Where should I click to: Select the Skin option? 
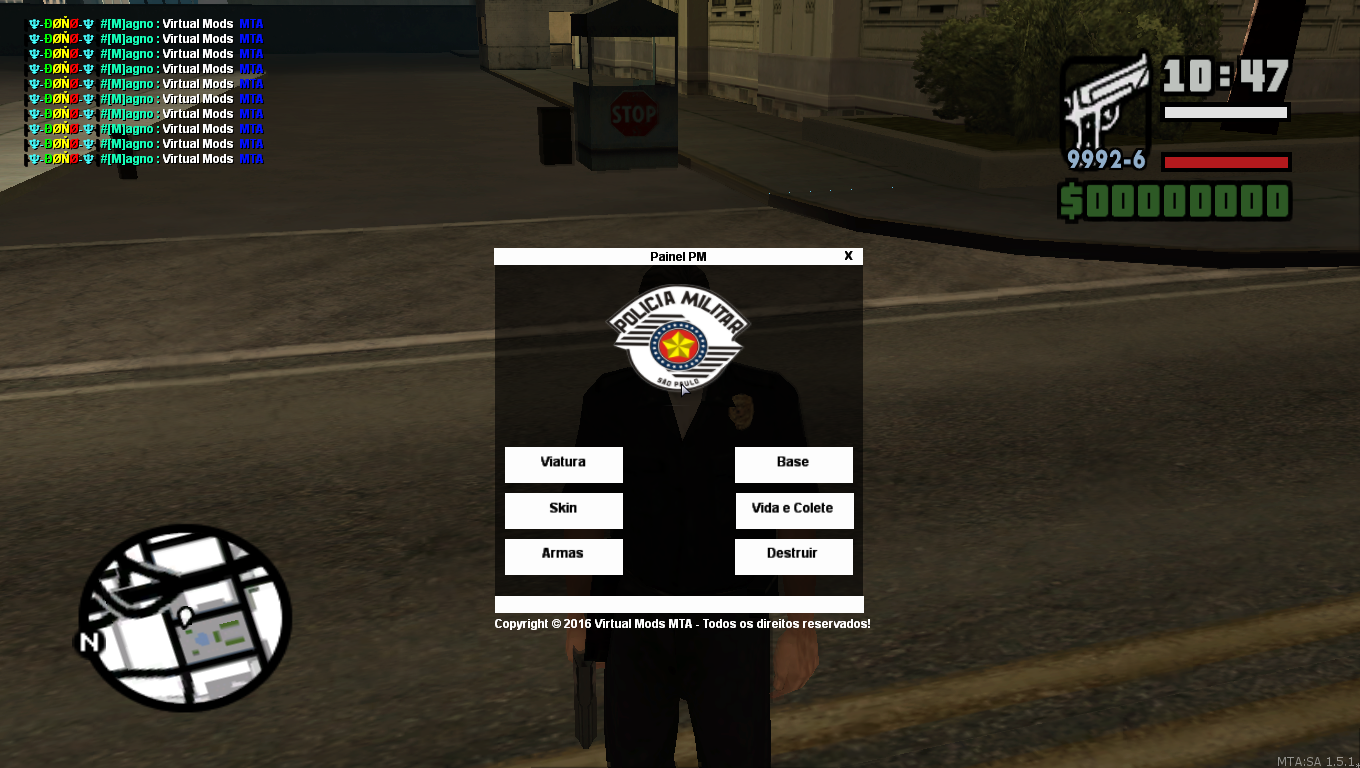[563, 510]
